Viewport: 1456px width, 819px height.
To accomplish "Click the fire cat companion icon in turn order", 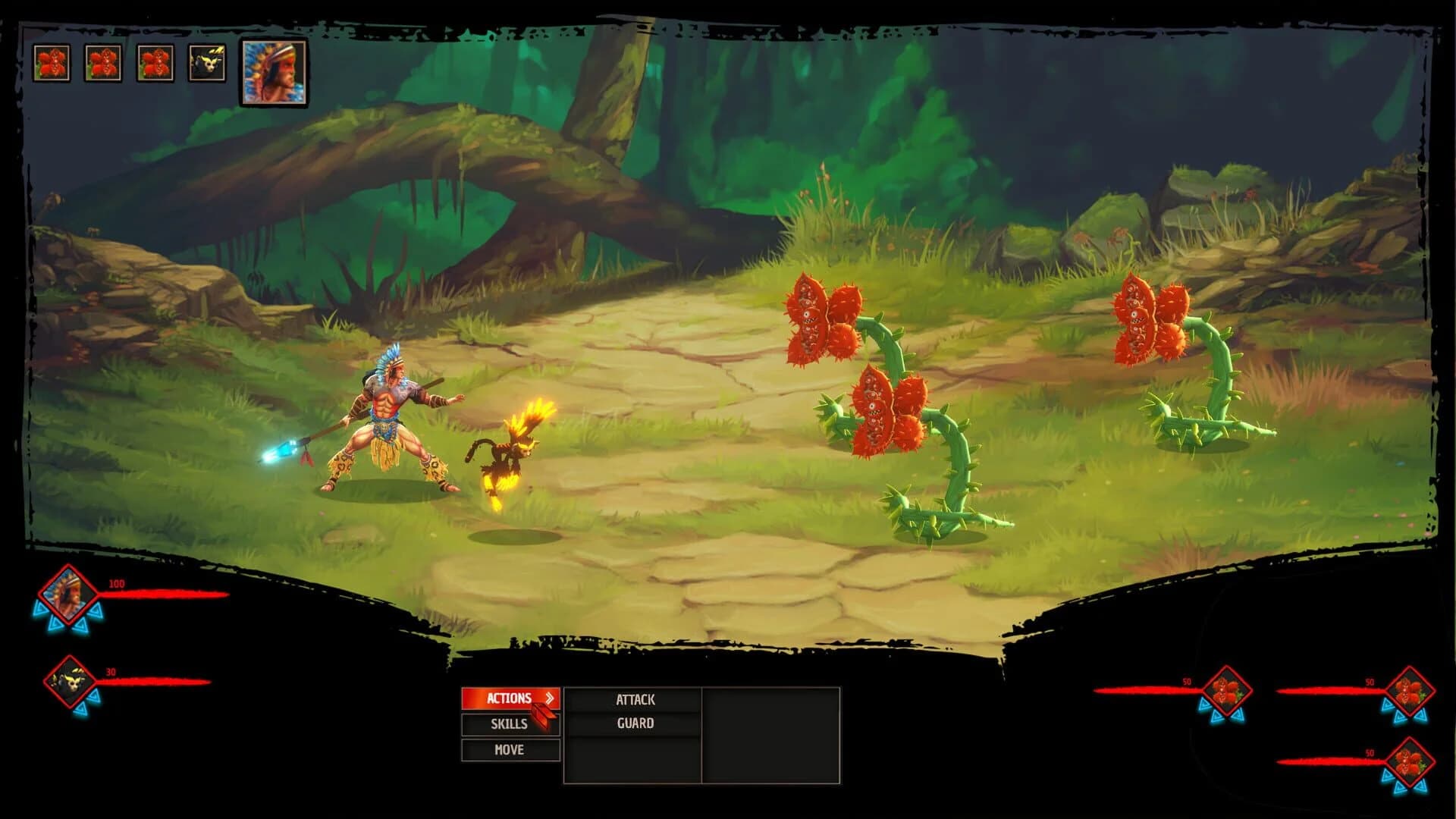I will click(205, 61).
